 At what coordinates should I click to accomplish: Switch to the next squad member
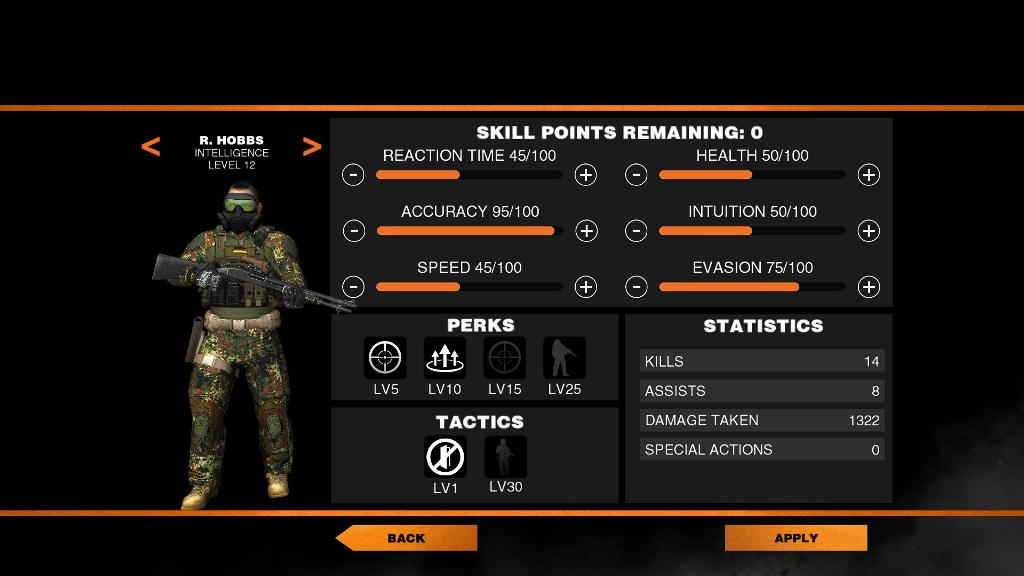point(312,147)
